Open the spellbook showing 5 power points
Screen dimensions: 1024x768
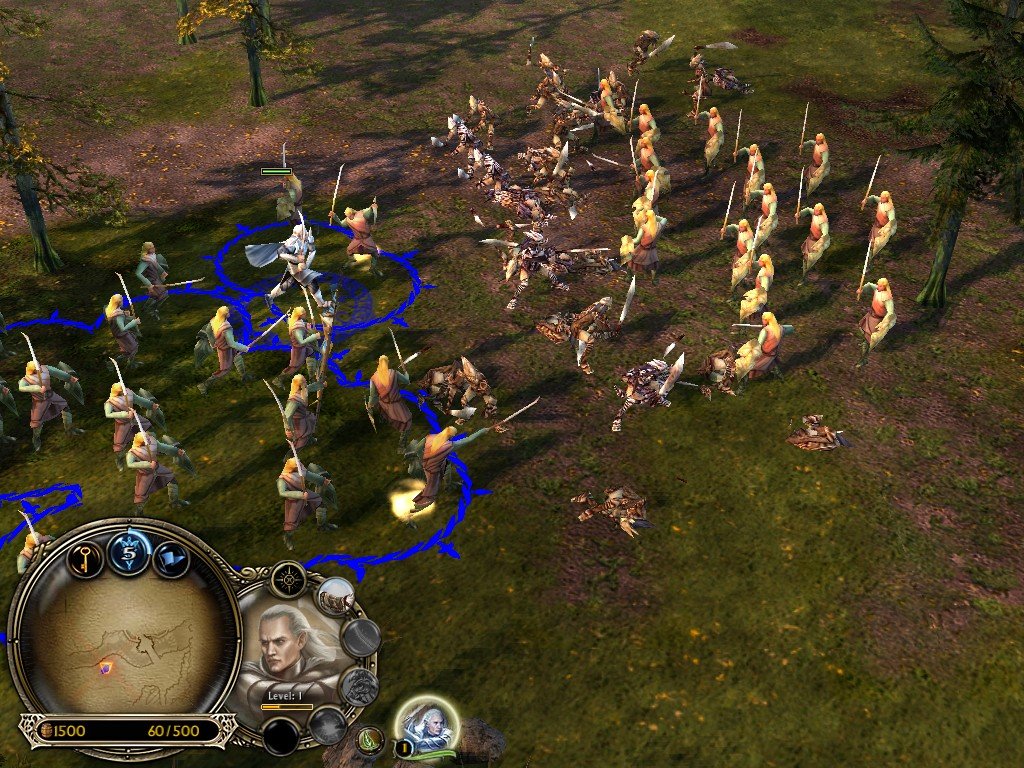(x=129, y=552)
